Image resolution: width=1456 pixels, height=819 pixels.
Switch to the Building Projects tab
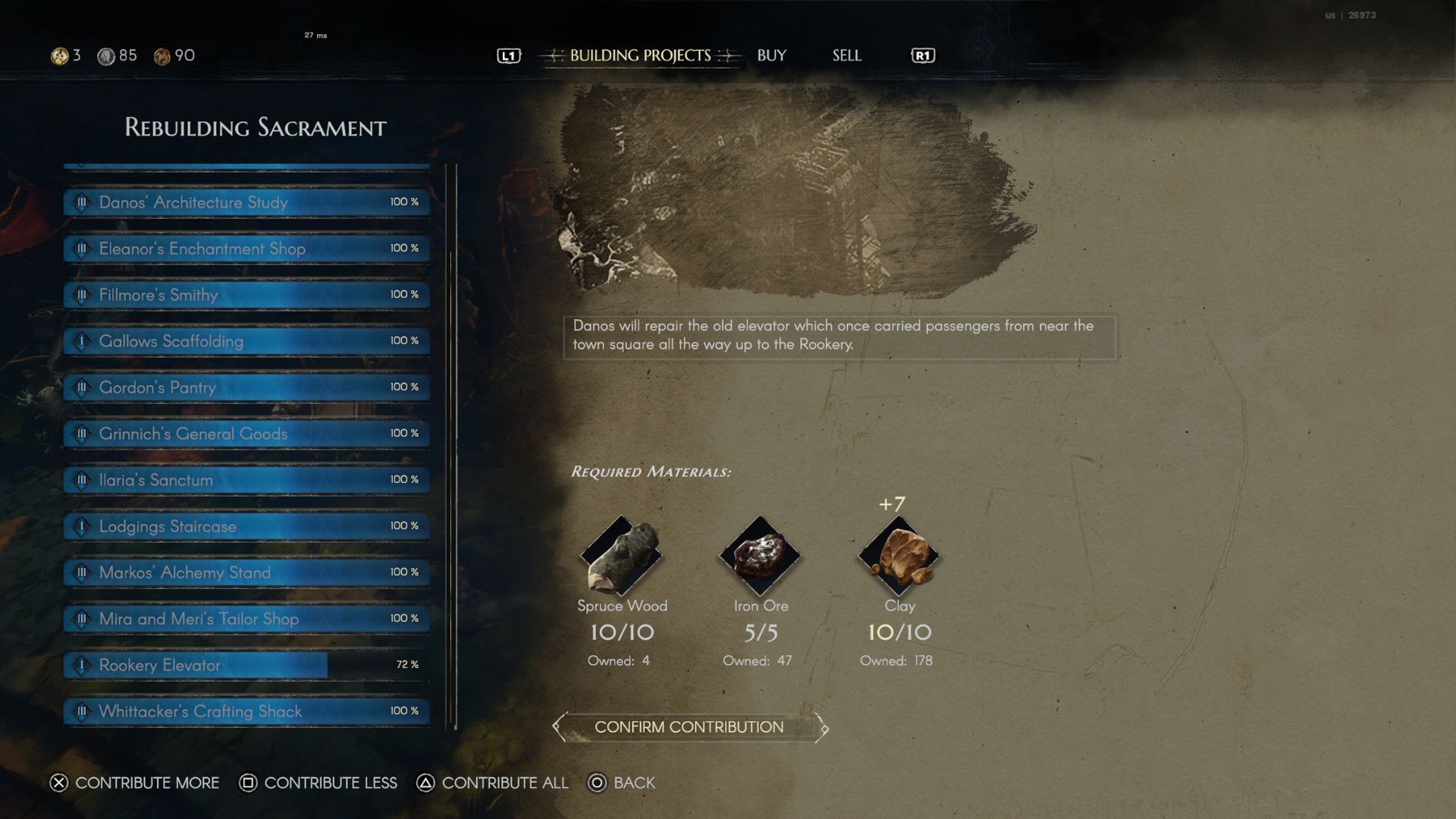pos(640,55)
